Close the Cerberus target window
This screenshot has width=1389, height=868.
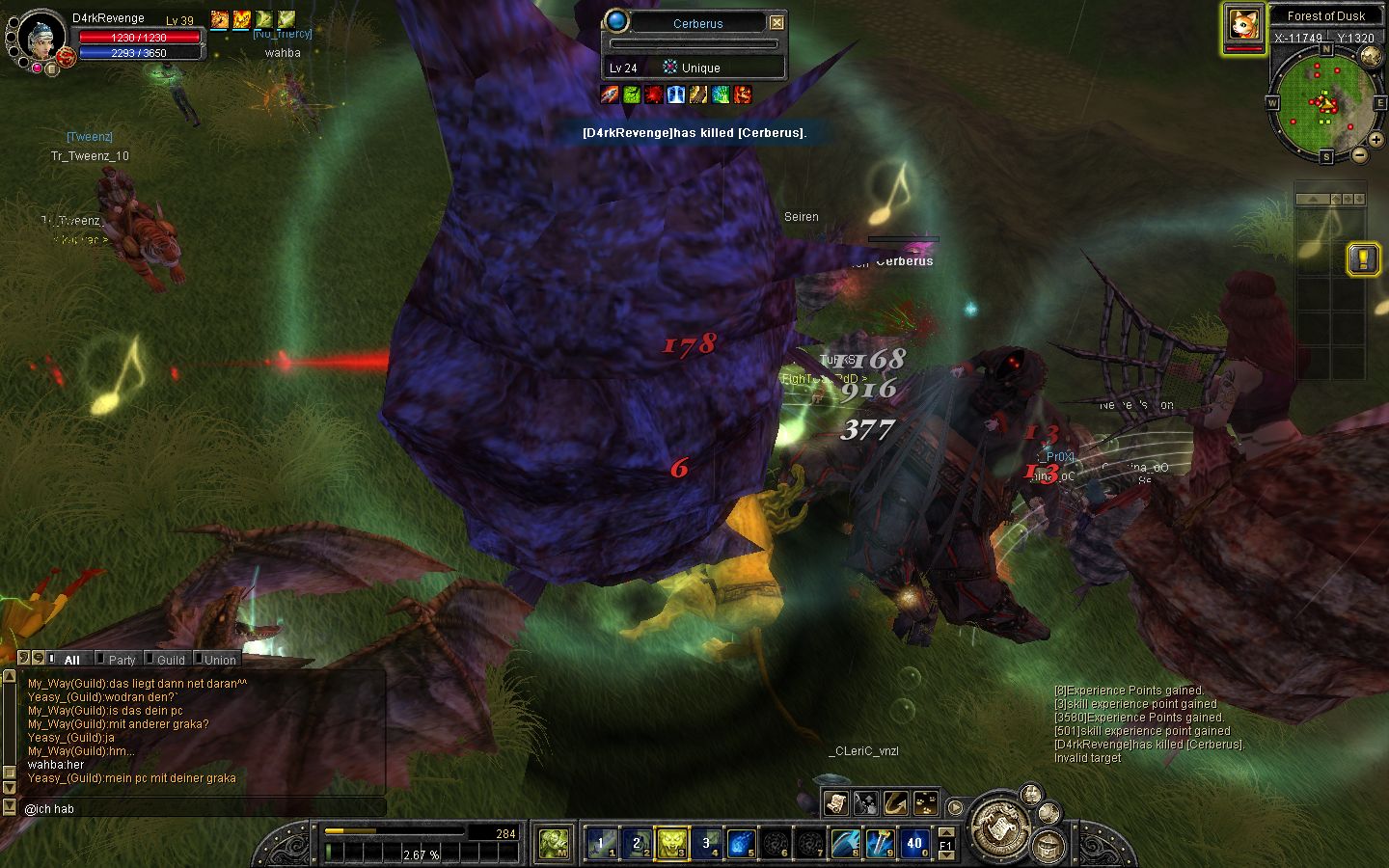(x=776, y=22)
